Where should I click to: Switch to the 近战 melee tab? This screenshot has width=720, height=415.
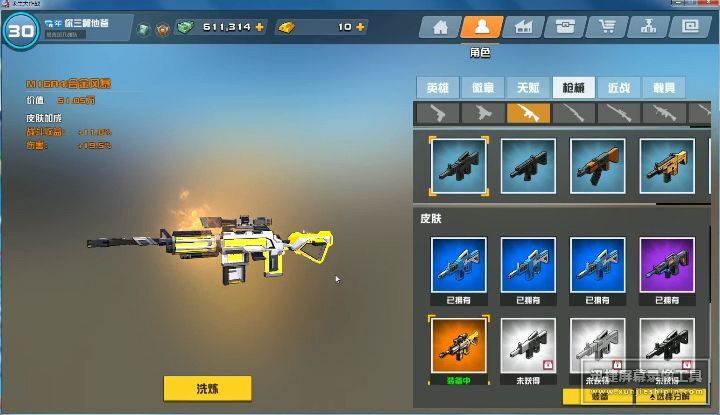pyautogui.click(x=618, y=87)
